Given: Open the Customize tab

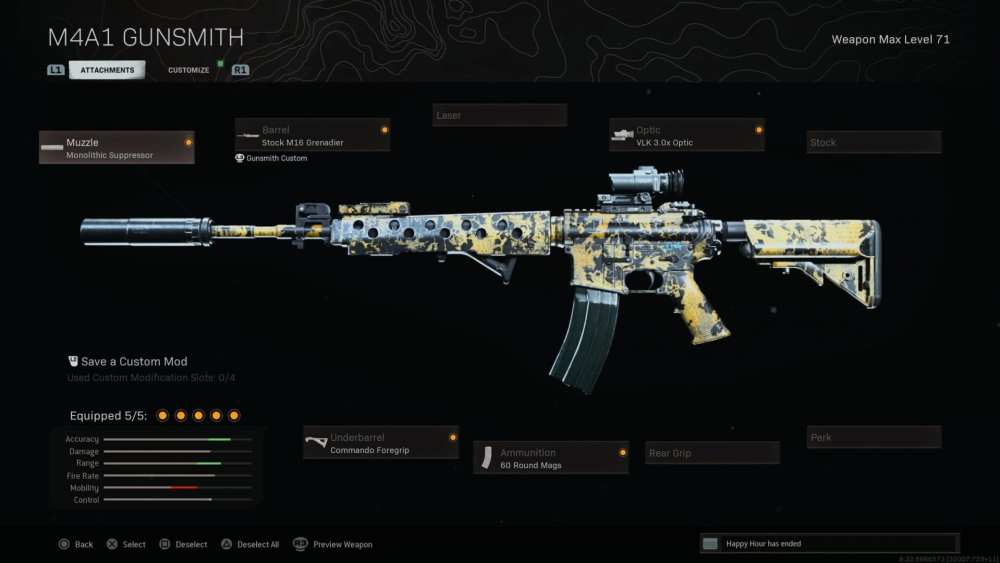Looking at the screenshot, I should click(189, 70).
